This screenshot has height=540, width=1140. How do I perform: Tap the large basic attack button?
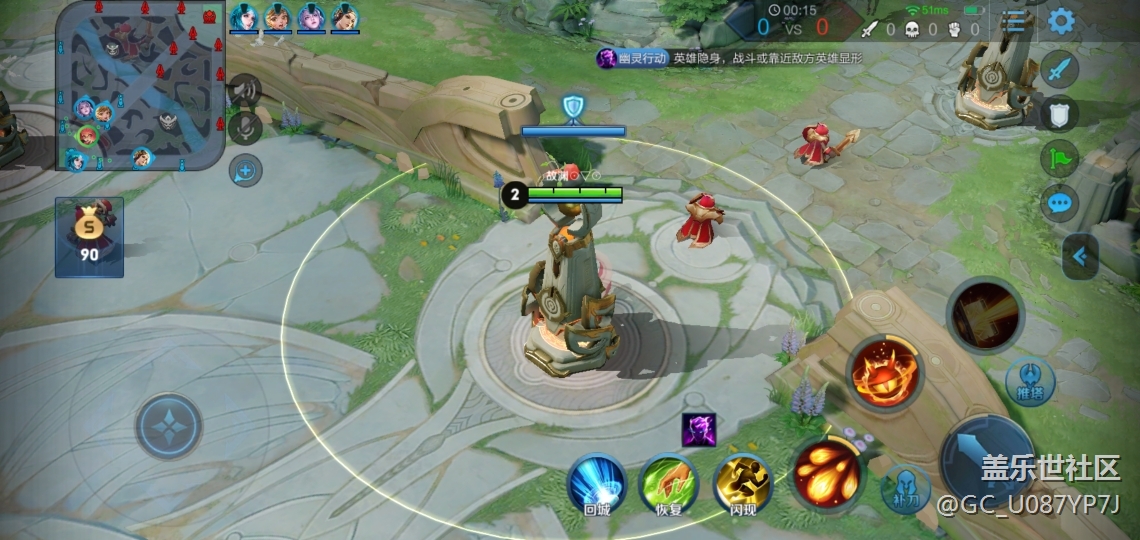coord(988,460)
